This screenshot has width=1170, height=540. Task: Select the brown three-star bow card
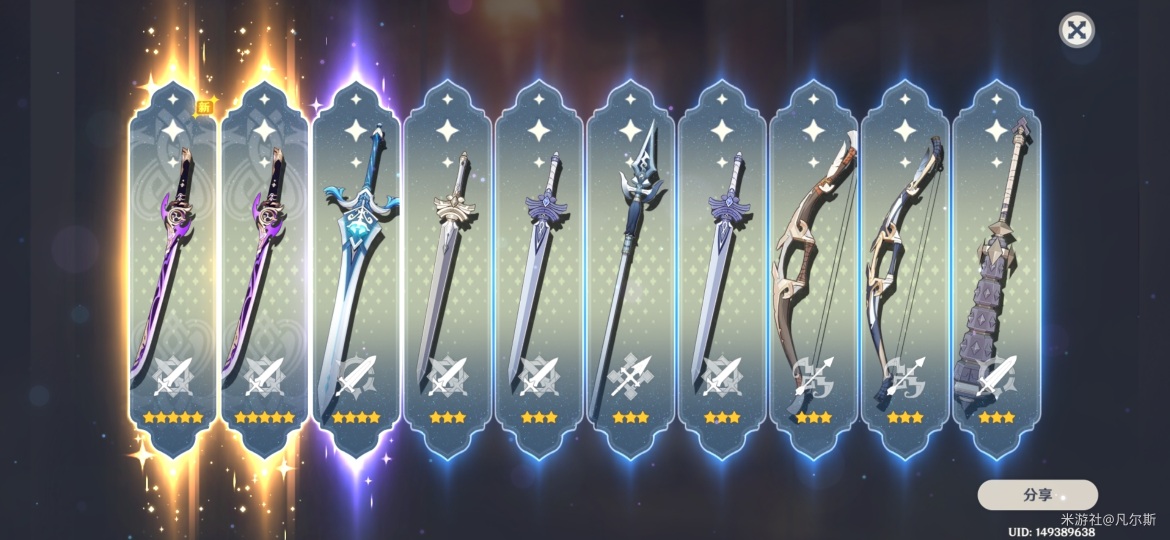pos(814,270)
